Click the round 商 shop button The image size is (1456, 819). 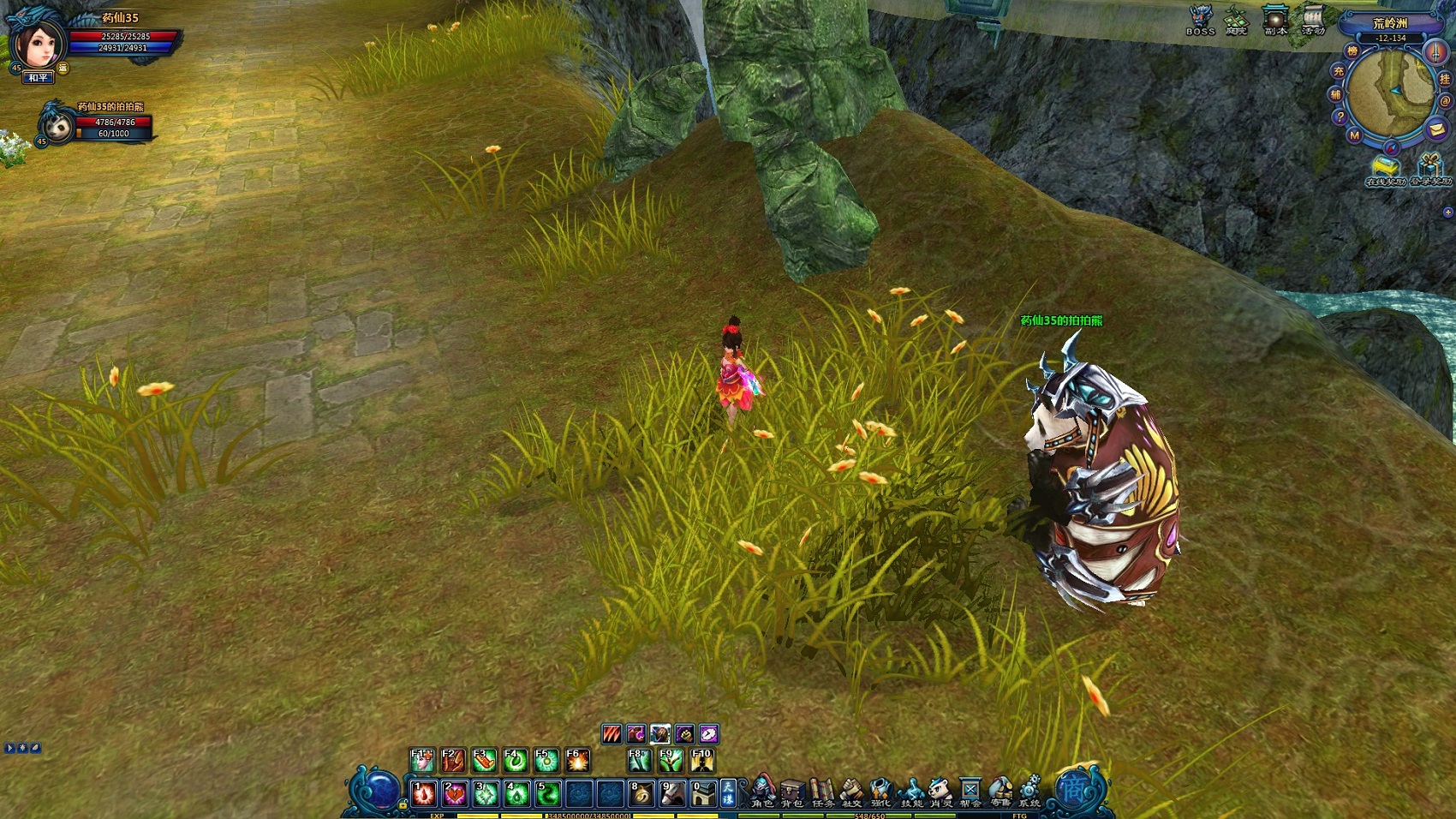1072,789
